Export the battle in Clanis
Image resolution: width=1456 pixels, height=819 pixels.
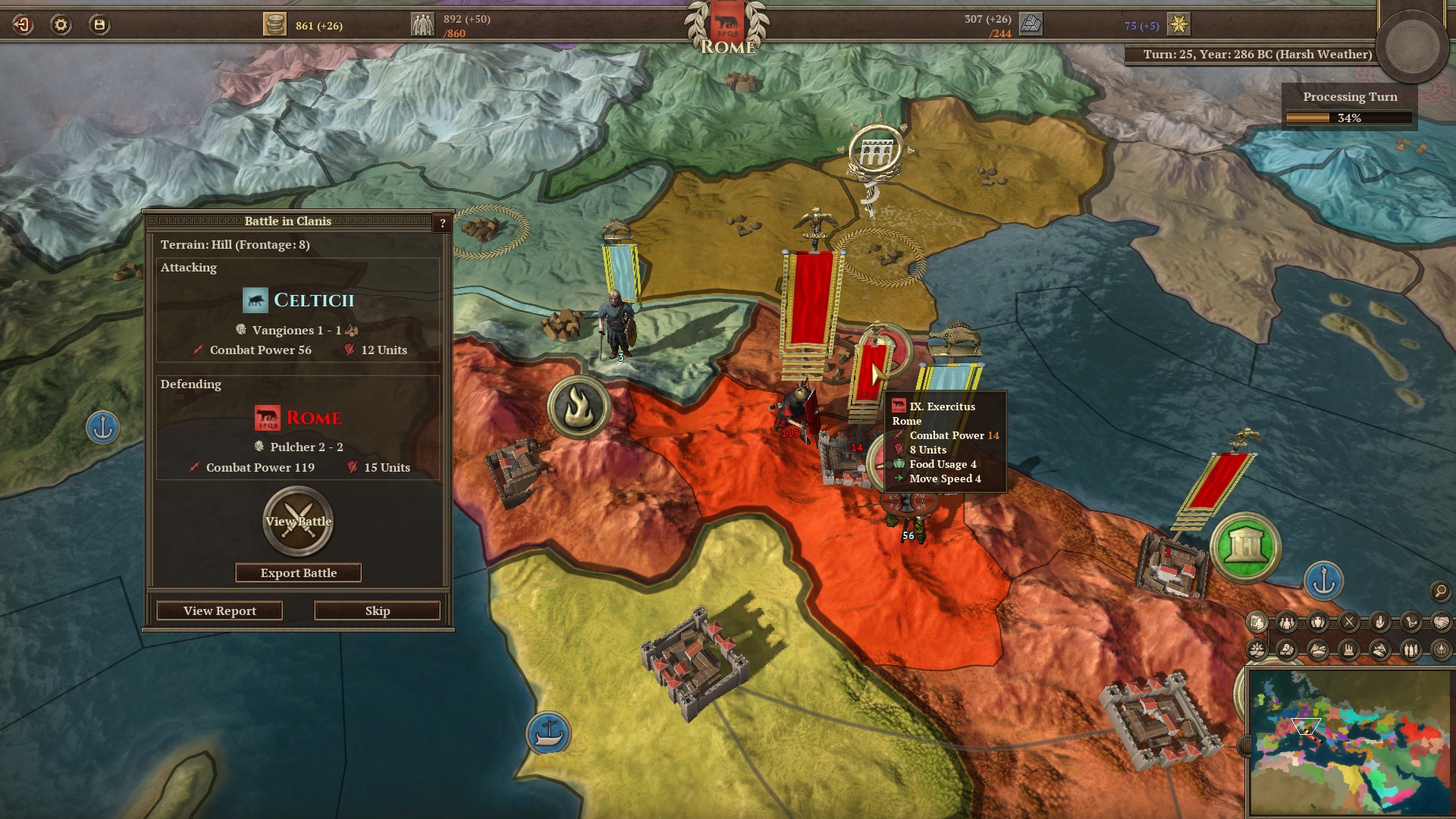coord(298,573)
